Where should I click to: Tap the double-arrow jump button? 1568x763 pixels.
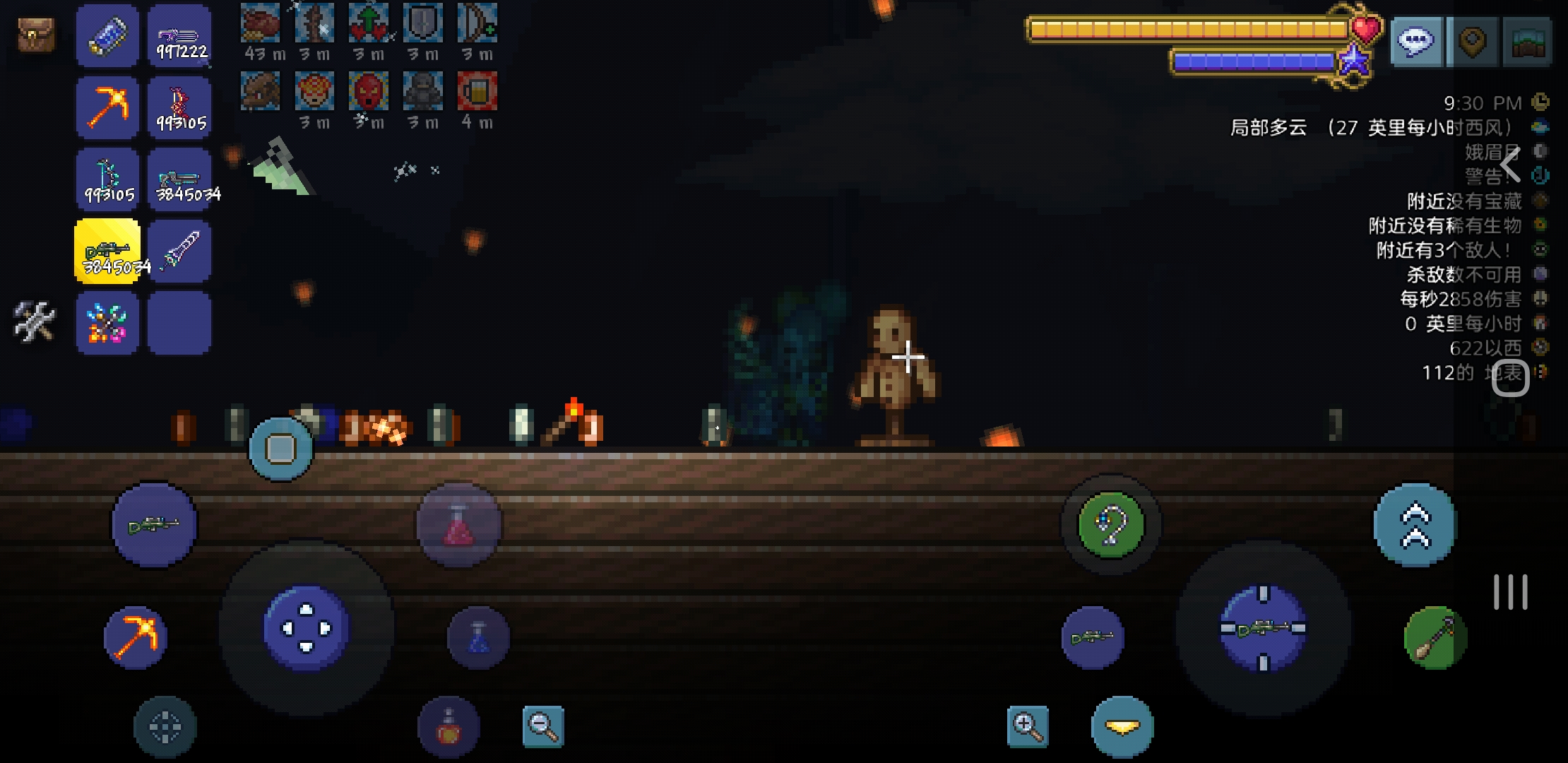click(1415, 525)
